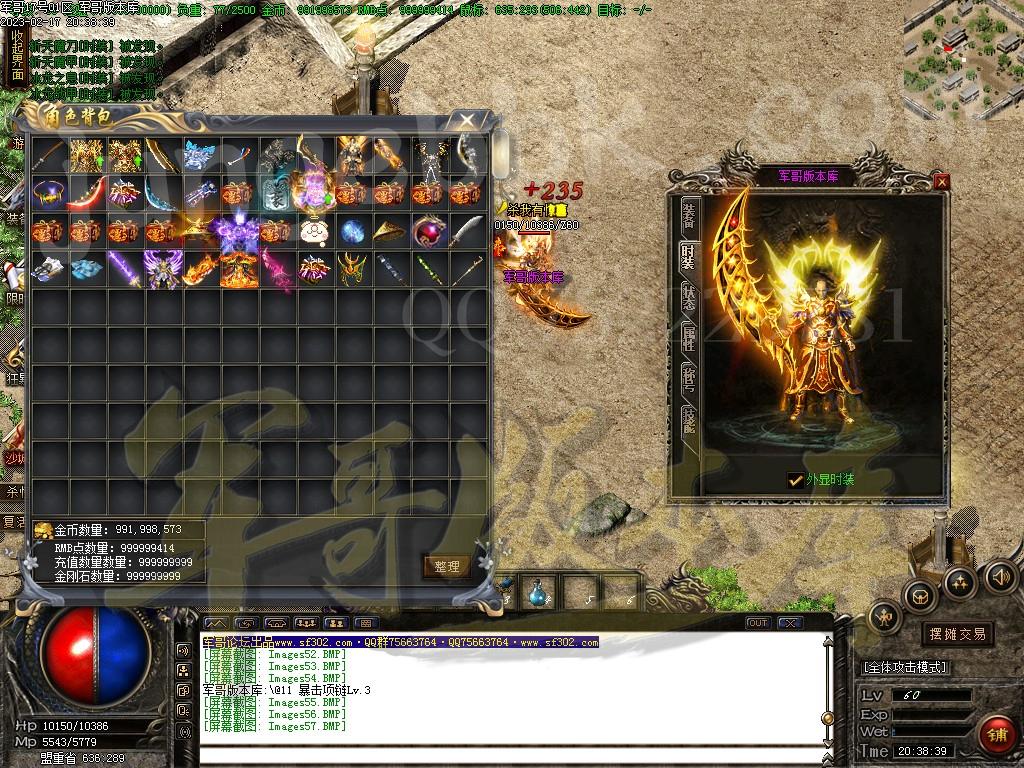Close the character bag window
Image resolution: width=1024 pixels, height=768 pixels.
click(x=466, y=120)
